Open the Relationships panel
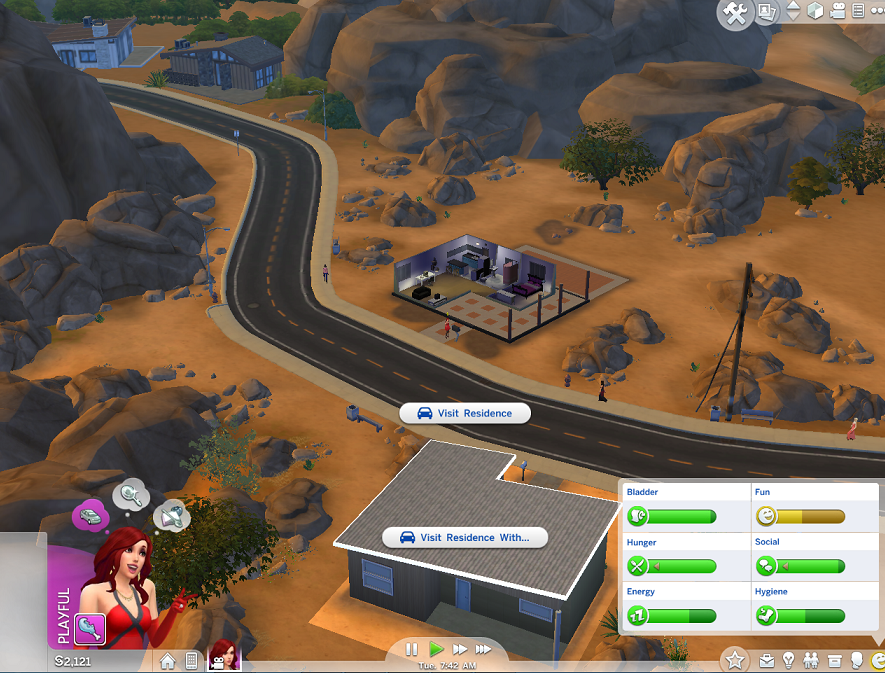This screenshot has width=885, height=673. pos(811,660)
